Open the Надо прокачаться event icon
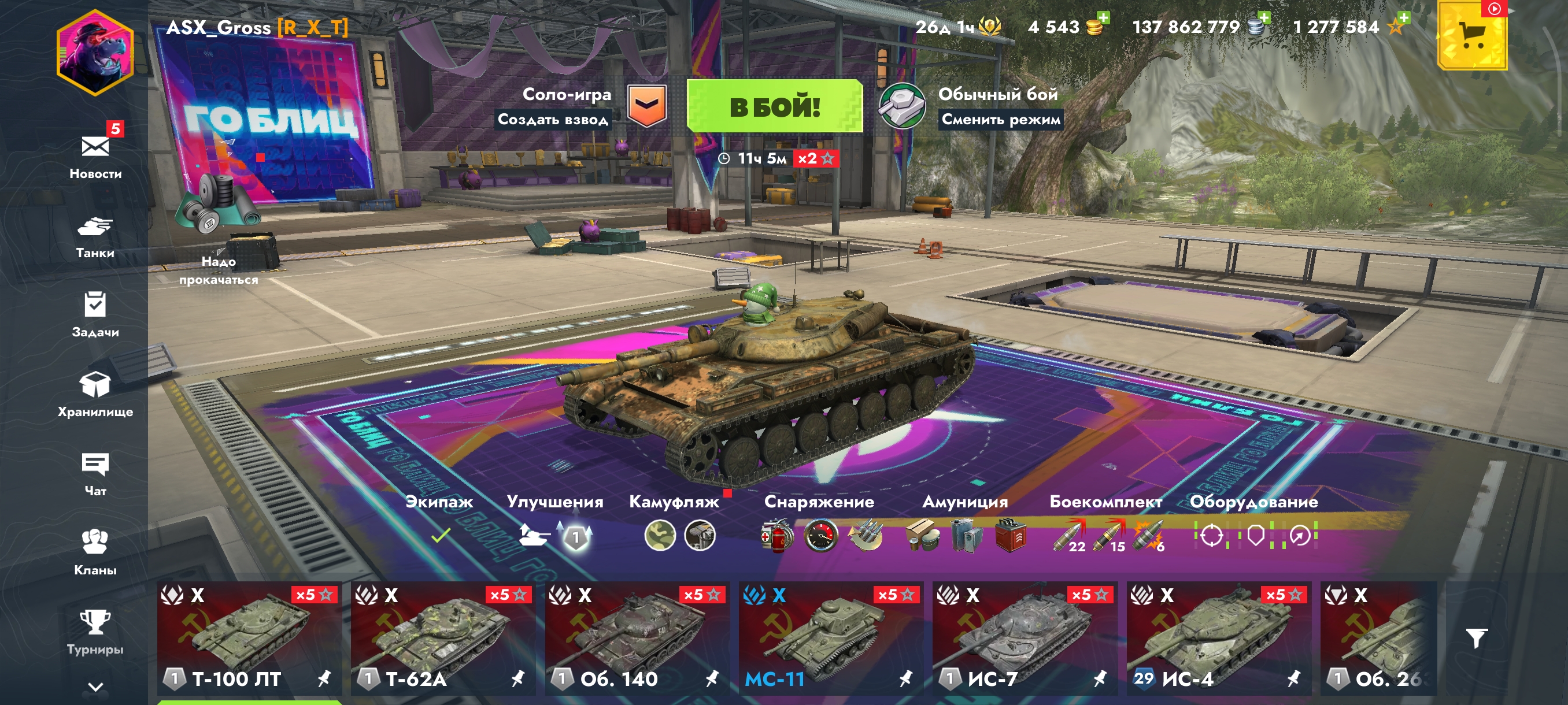This screenshot has height=705, width=1568. pos(219,231)
